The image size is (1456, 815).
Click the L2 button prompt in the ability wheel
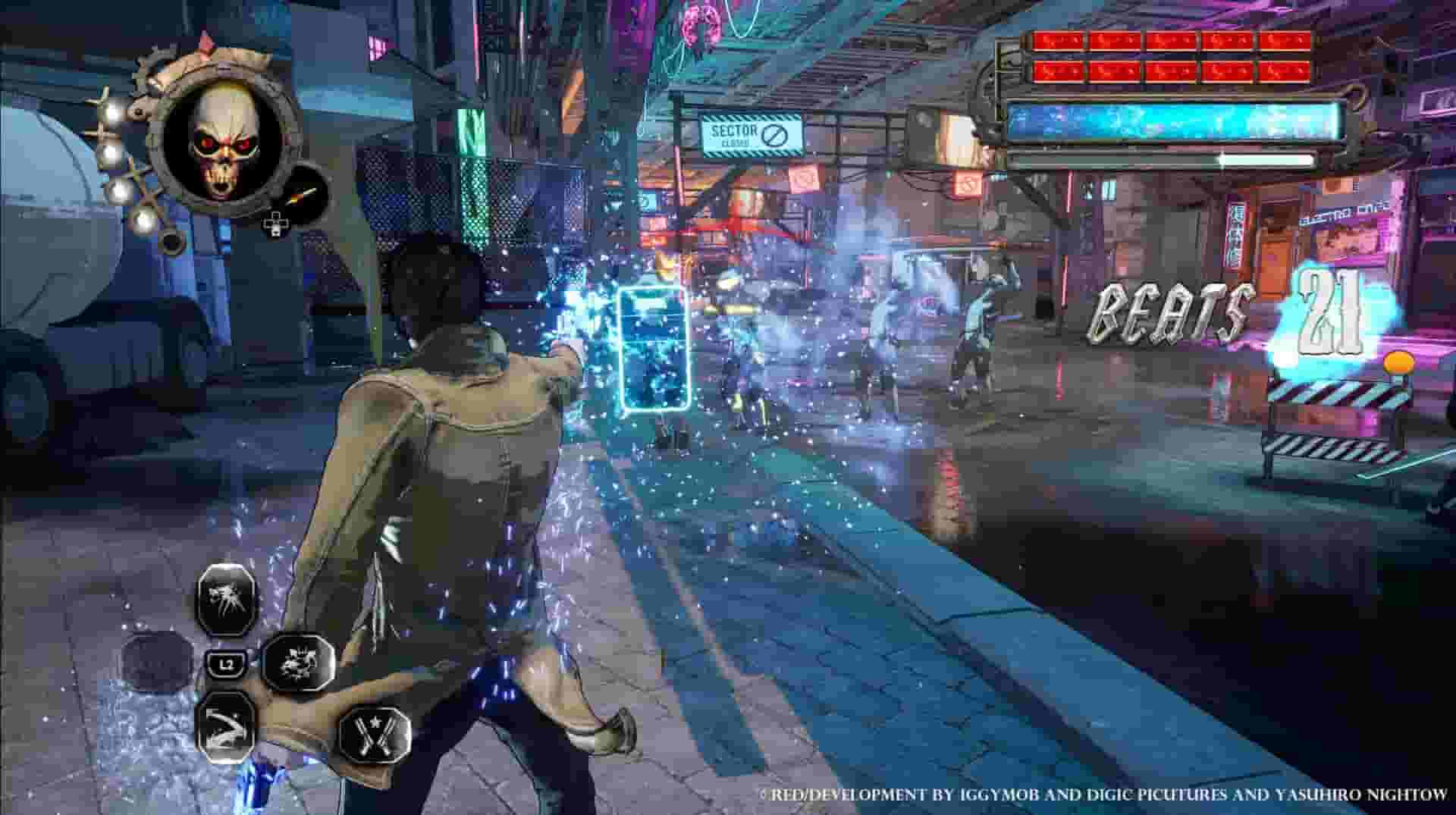coord(224,663)
